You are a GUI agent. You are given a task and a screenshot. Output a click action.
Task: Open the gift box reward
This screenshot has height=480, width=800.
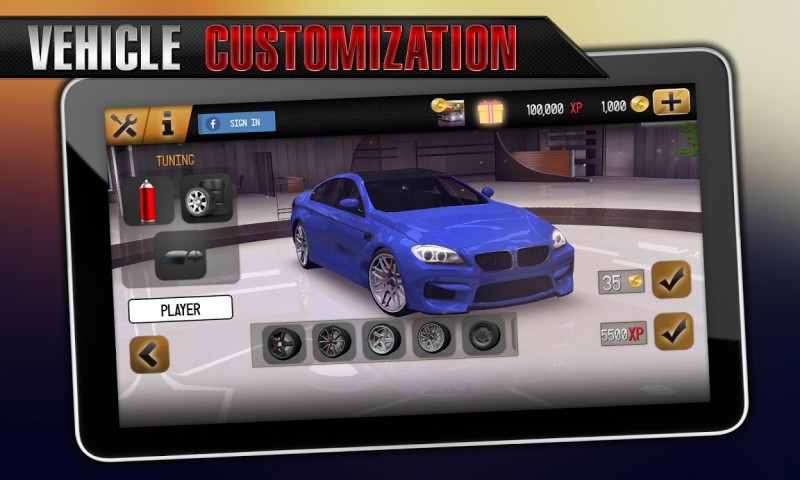coord(491,111)
